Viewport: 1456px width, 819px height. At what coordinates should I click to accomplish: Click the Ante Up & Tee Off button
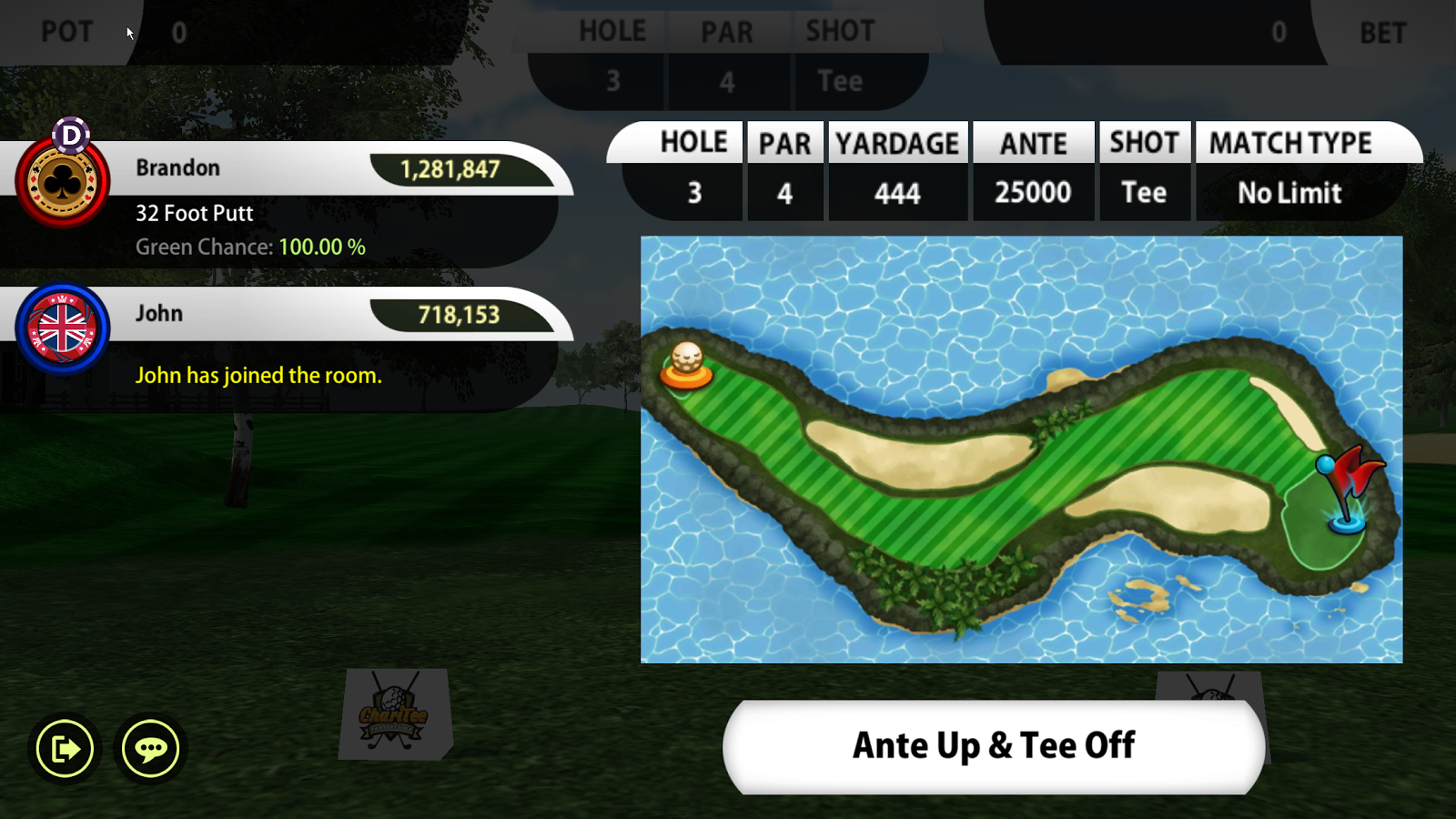click(993, 746)
